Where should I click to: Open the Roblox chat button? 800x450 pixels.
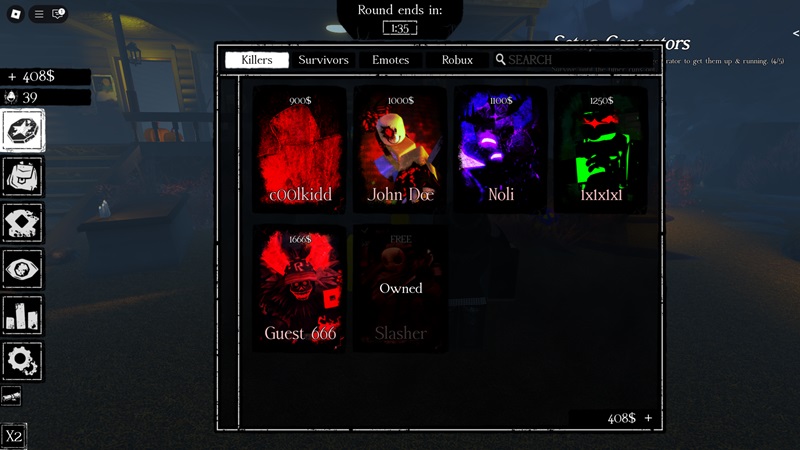59,14
